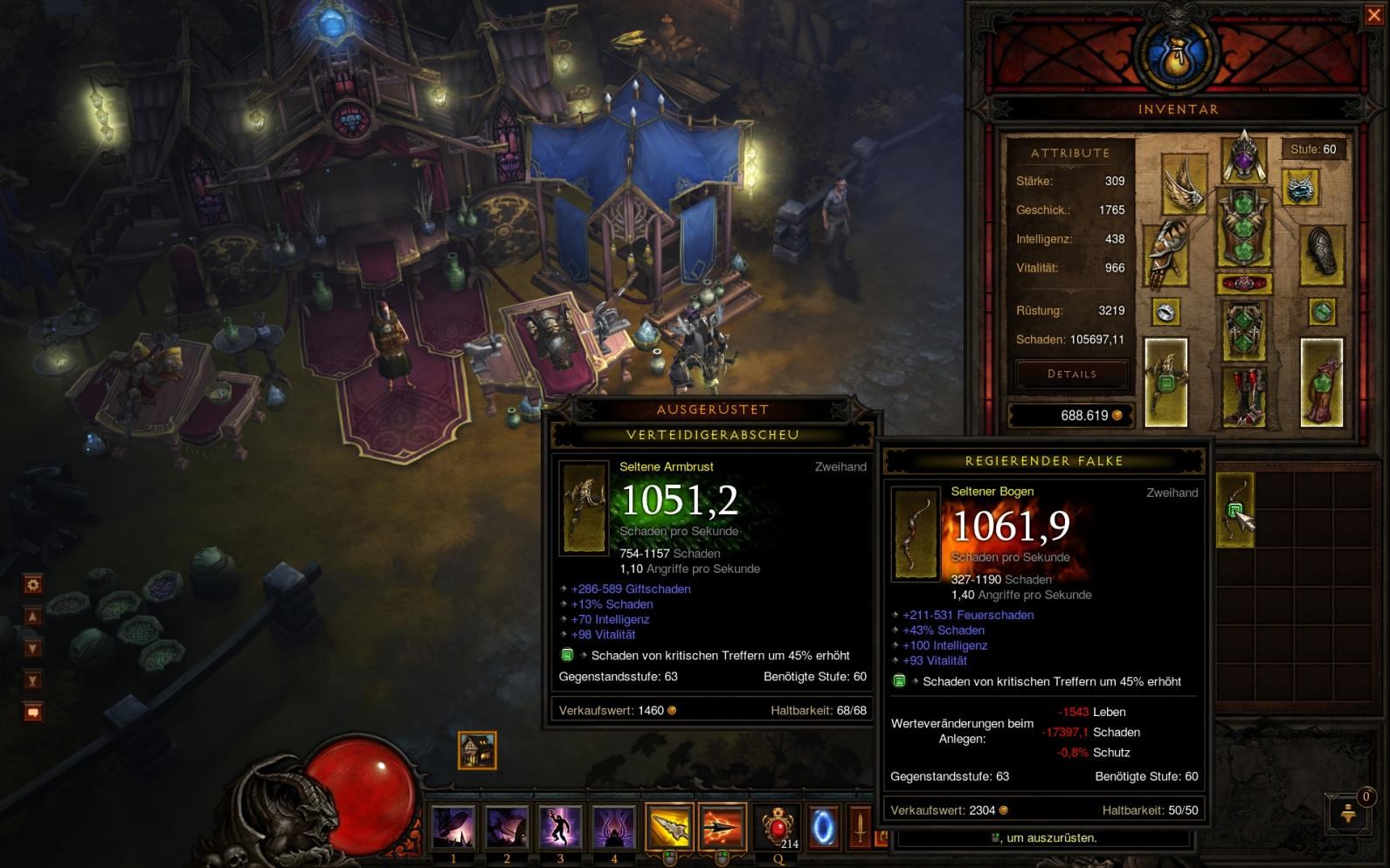
Task: Select the equipped belt slot
Action: pos(1243,283)
